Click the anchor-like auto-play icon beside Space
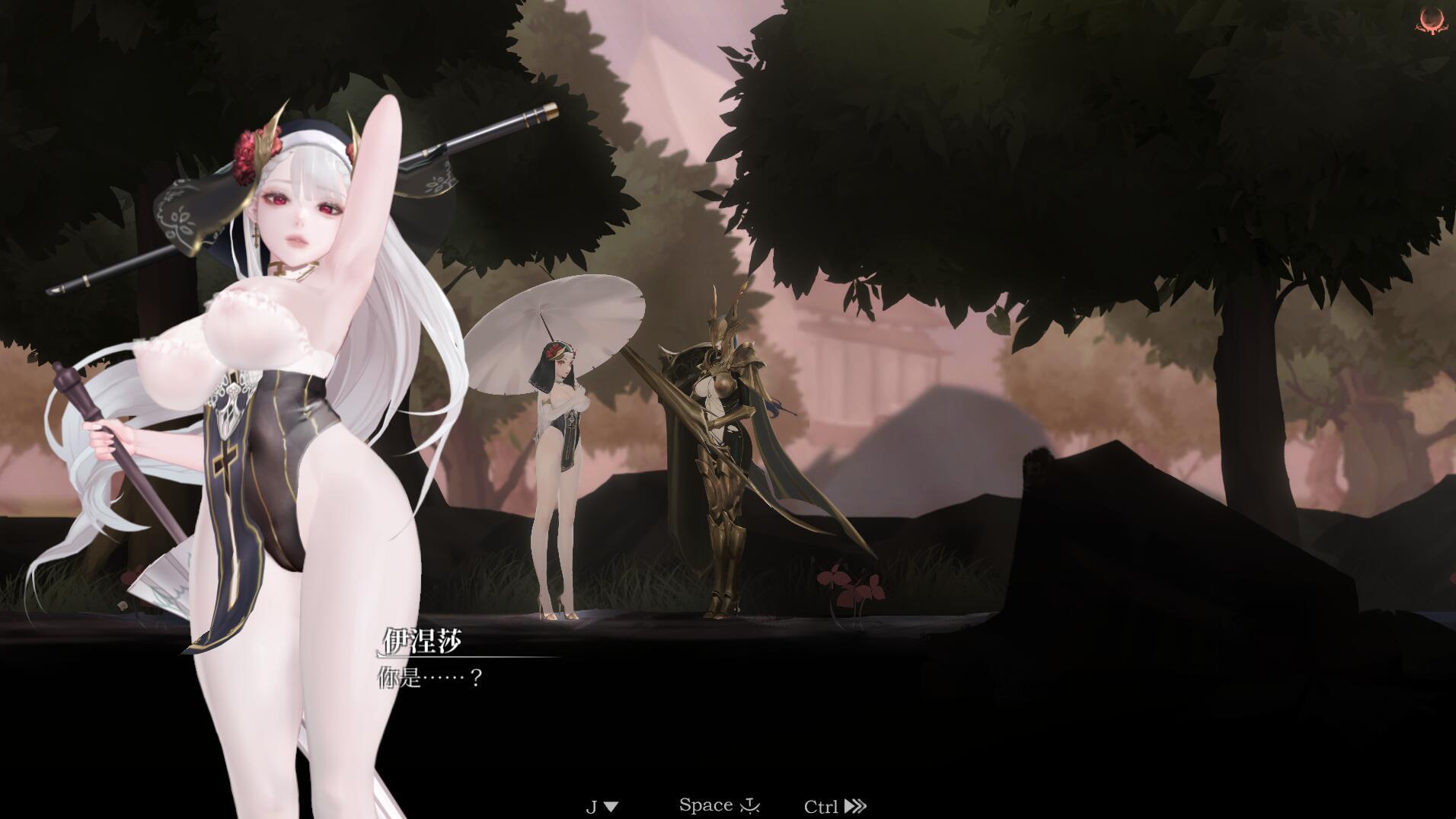Screen dimensions: 1456x819 [x=751, y=805]
